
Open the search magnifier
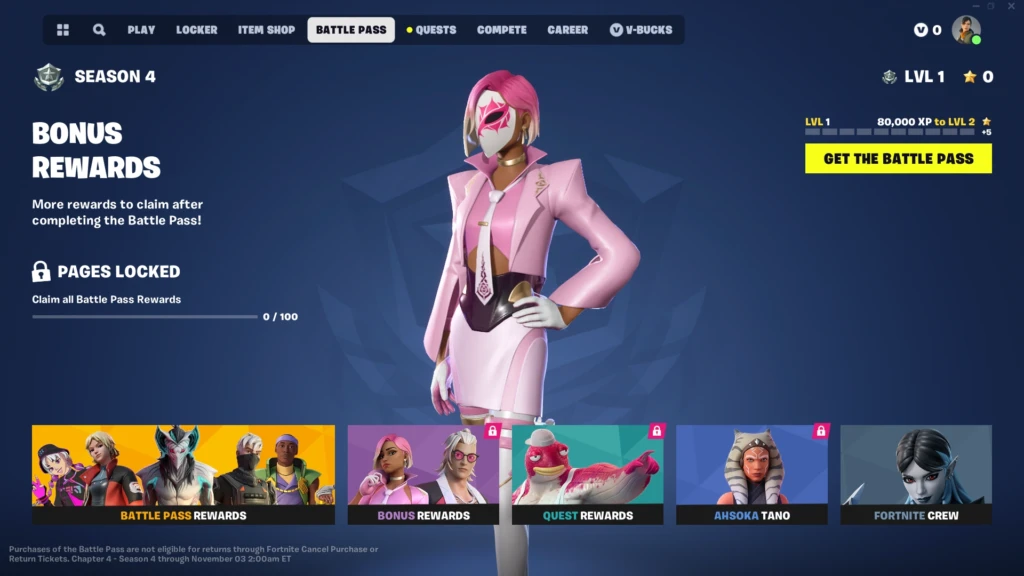coord(99,30)
